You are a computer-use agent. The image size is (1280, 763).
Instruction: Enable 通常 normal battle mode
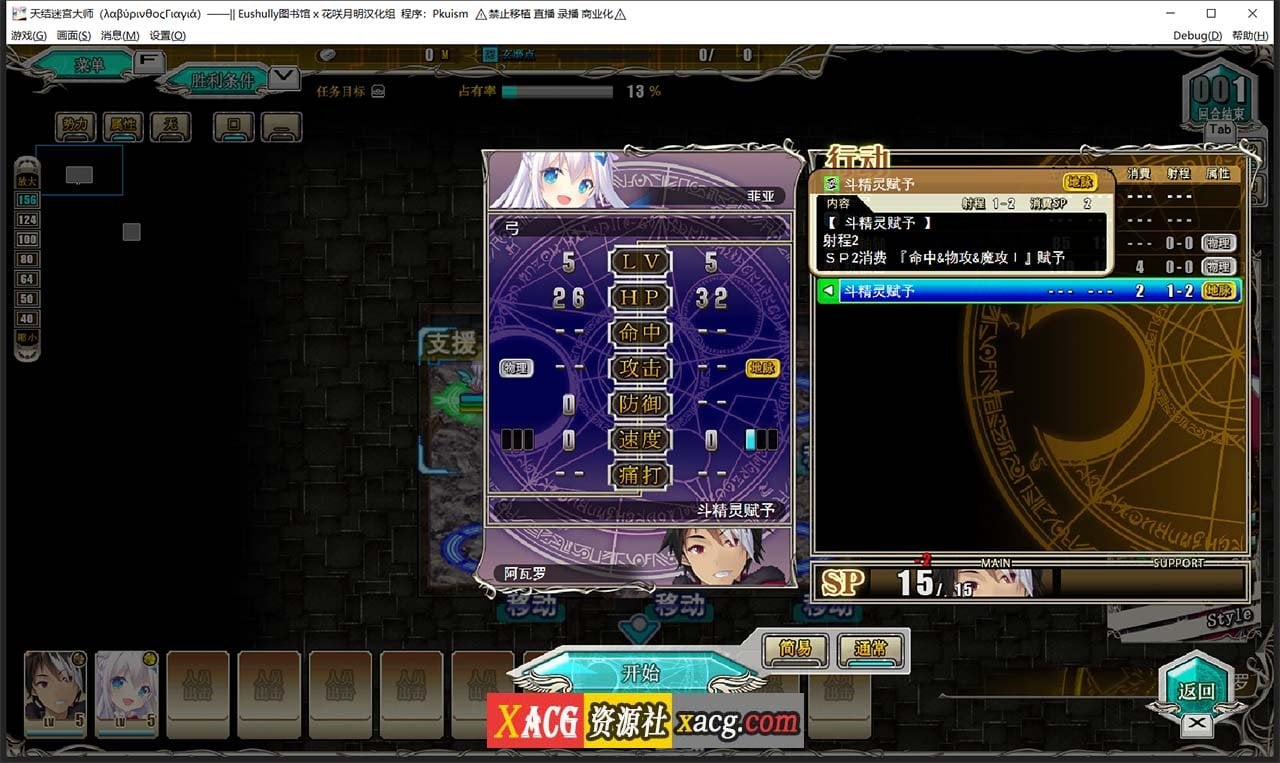coord(868,648)
